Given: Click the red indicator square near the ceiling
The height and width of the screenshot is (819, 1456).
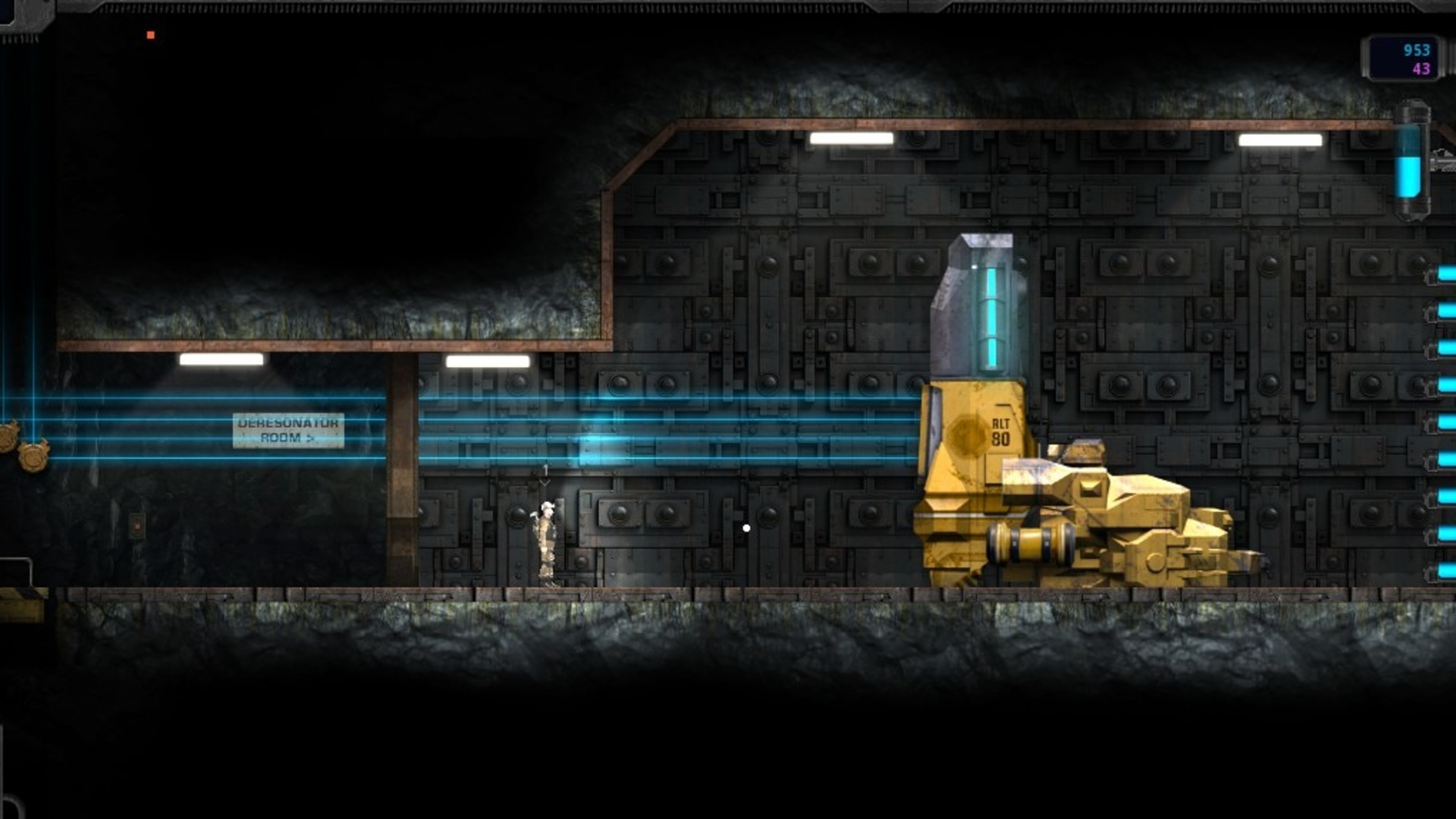Looking at the screenshot, I should click(149, 33).
